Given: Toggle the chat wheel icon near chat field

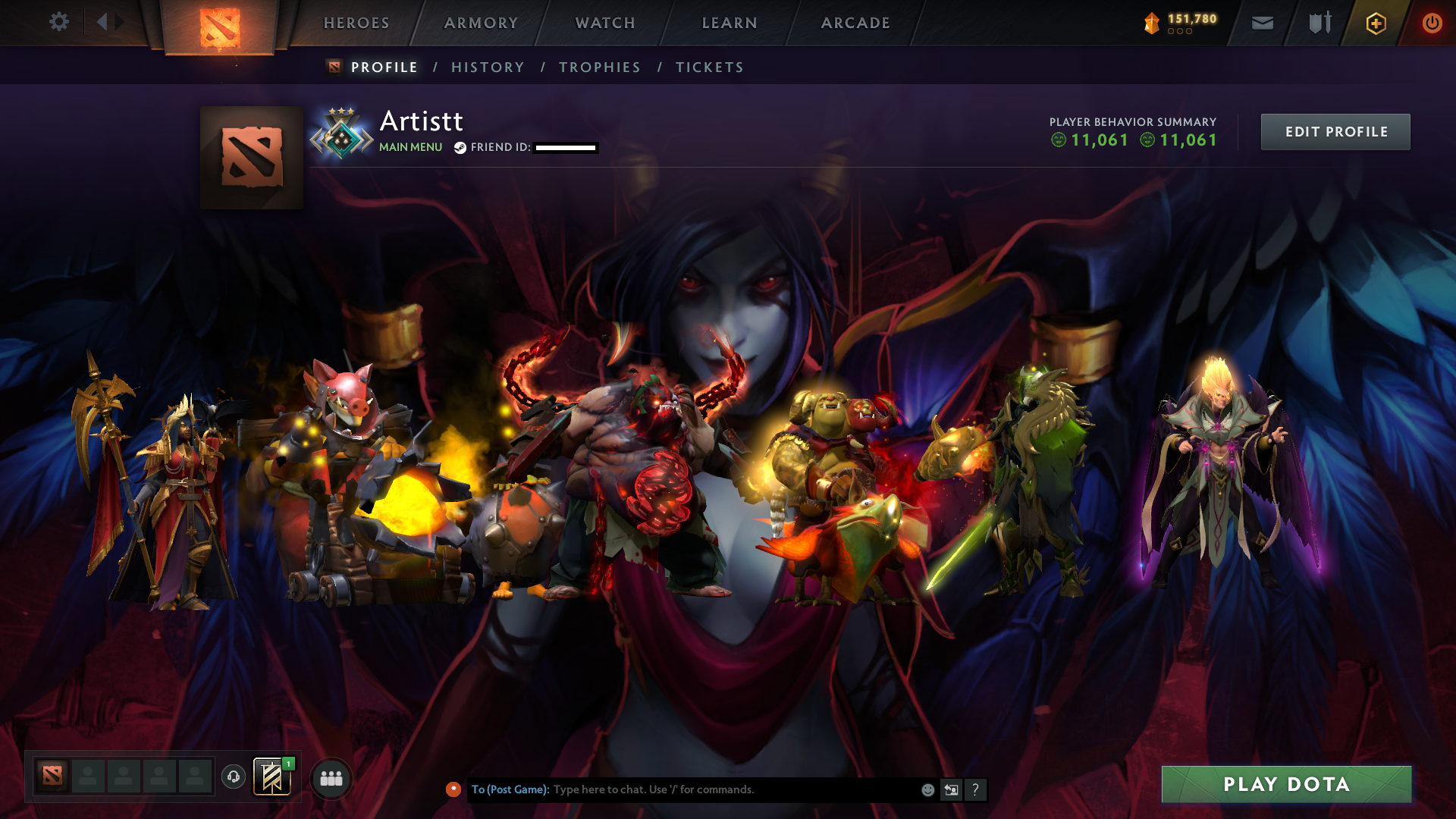Looking at the screenshot, I should coord(951,789).
